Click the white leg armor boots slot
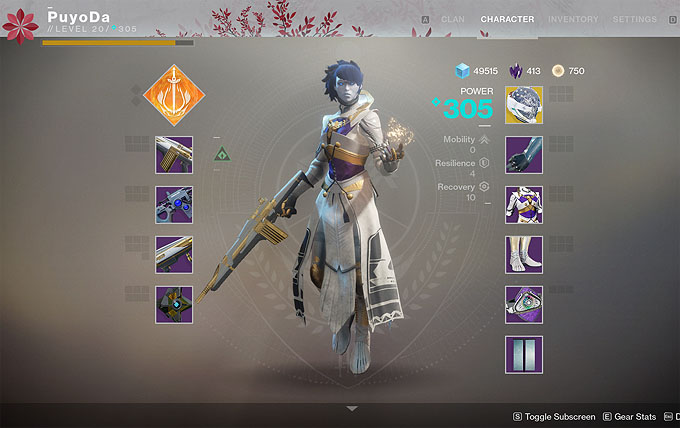680x428 pixels. click(524, 255)
